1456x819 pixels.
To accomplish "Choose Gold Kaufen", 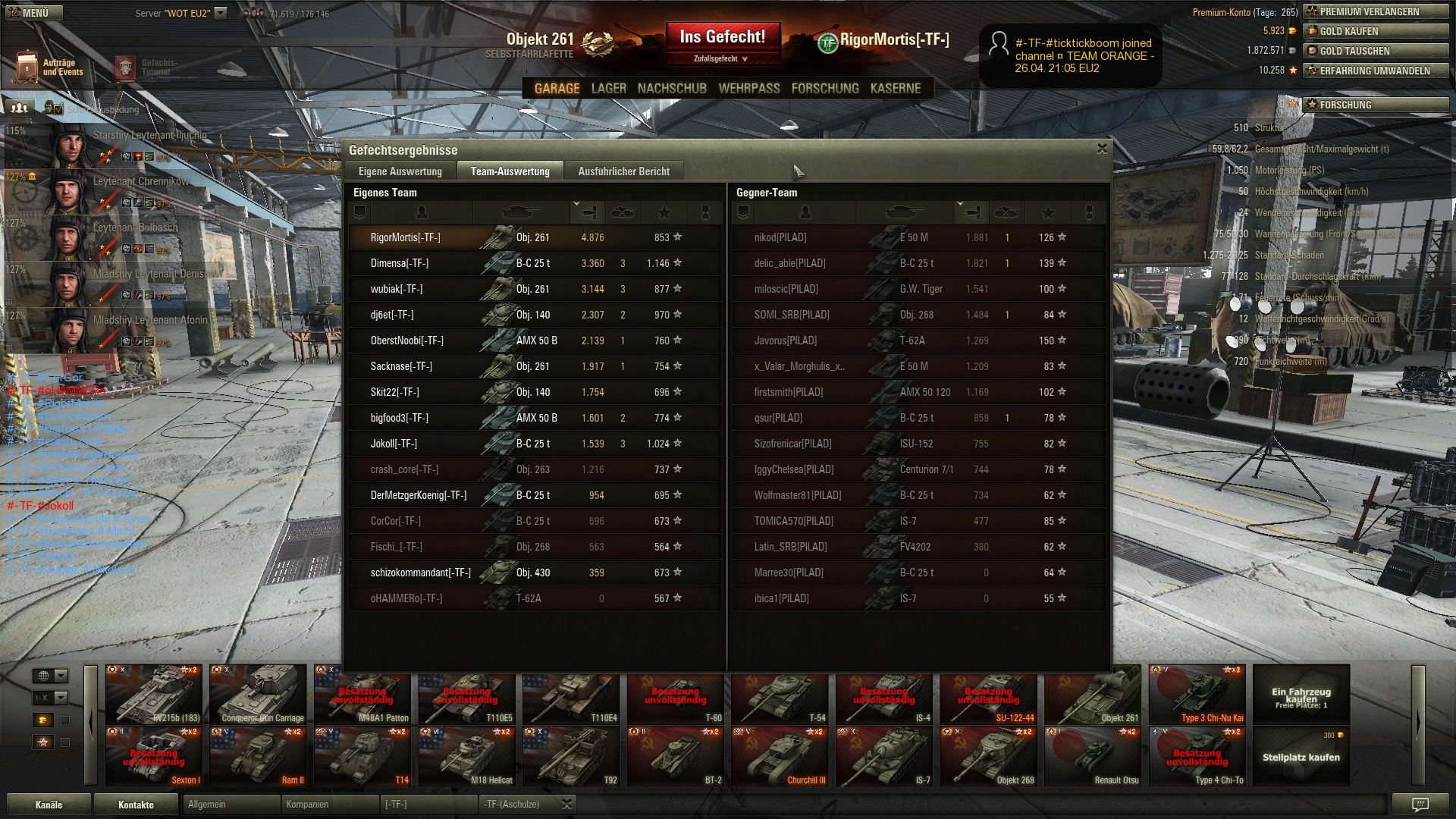I will tap(1374, 31).
